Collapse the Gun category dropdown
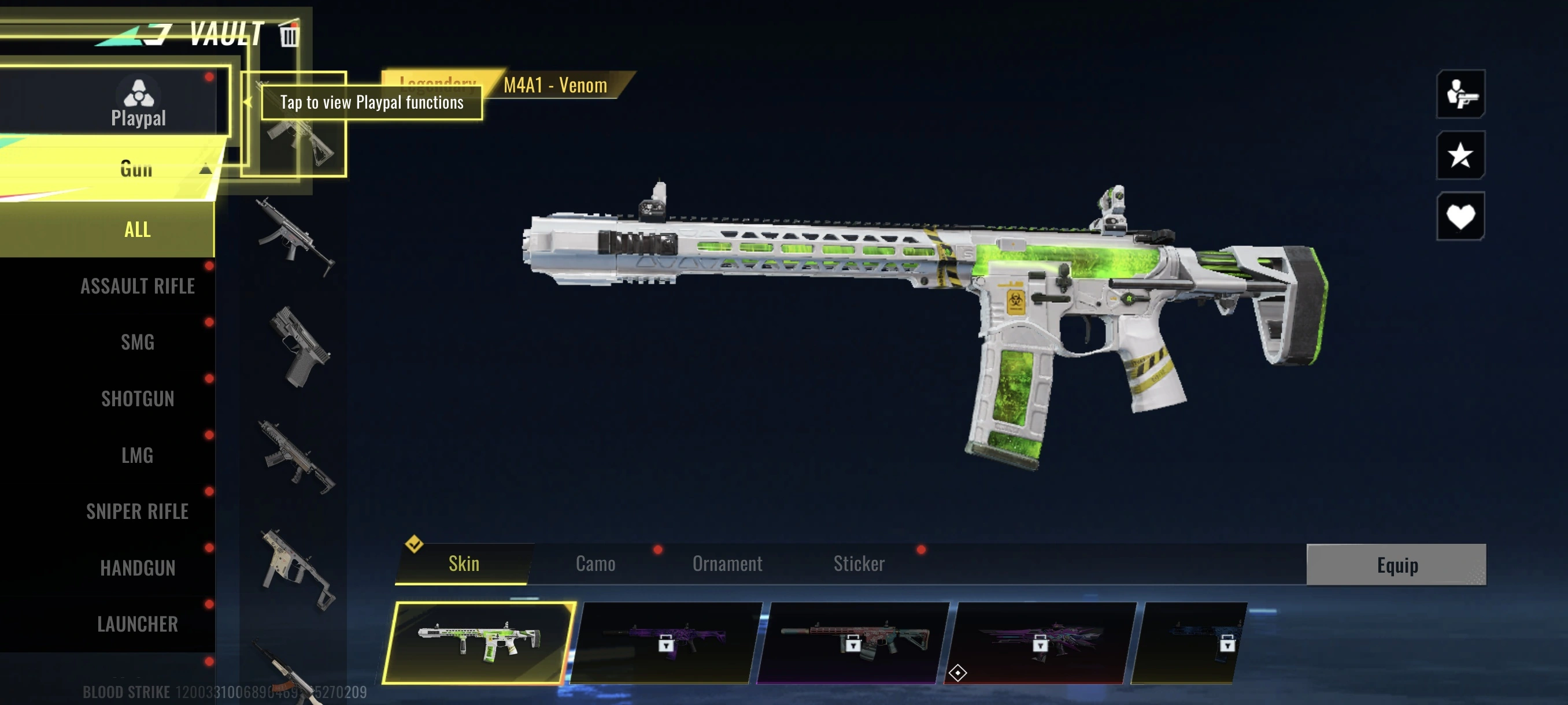The width and height of the screenshot is (1568, 705). tap(205, 169)
